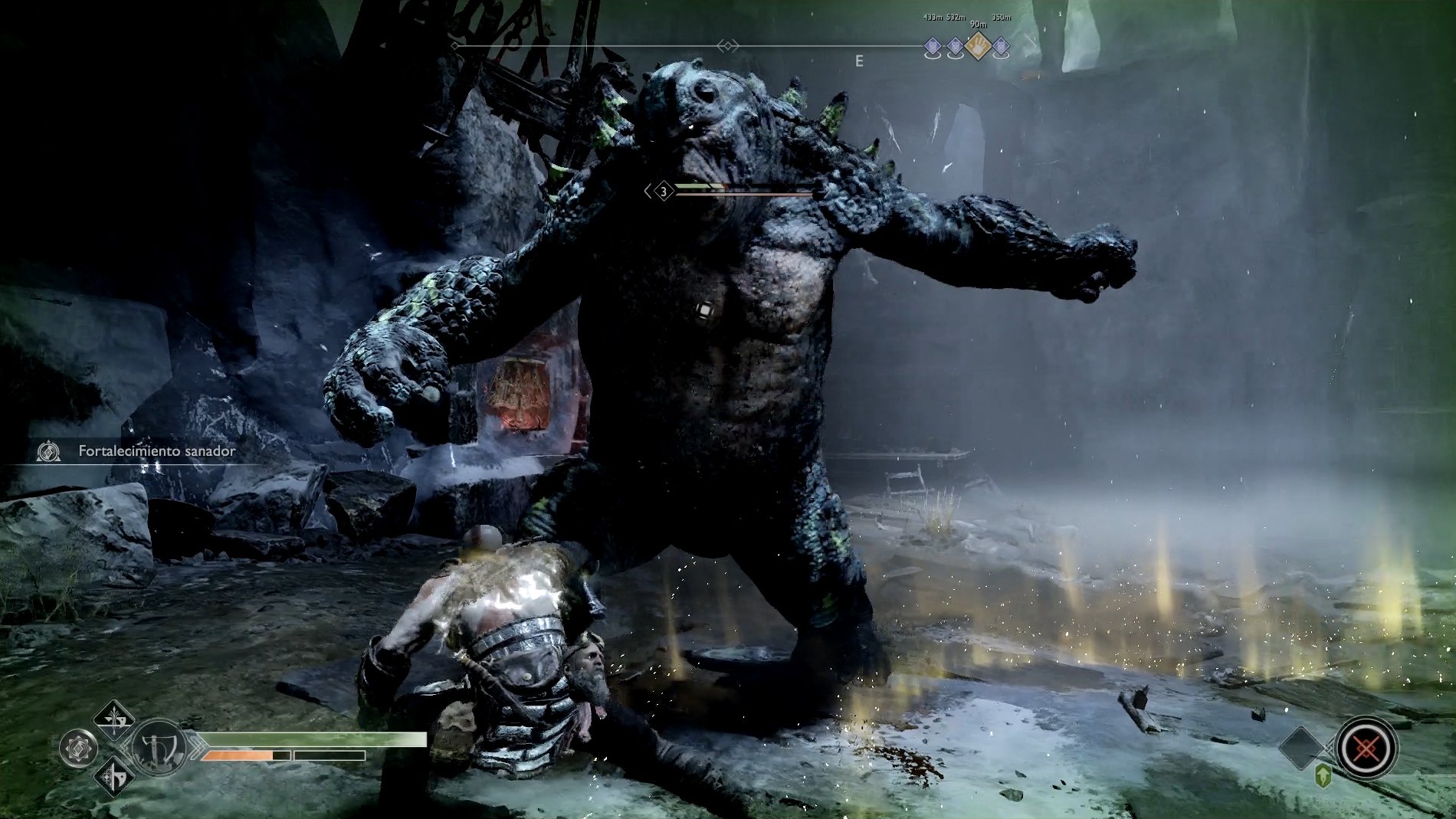The image size is (1456, 819).
Task: Expand the diamond marker beside the X prompt
Action: tap(1300, 748)
